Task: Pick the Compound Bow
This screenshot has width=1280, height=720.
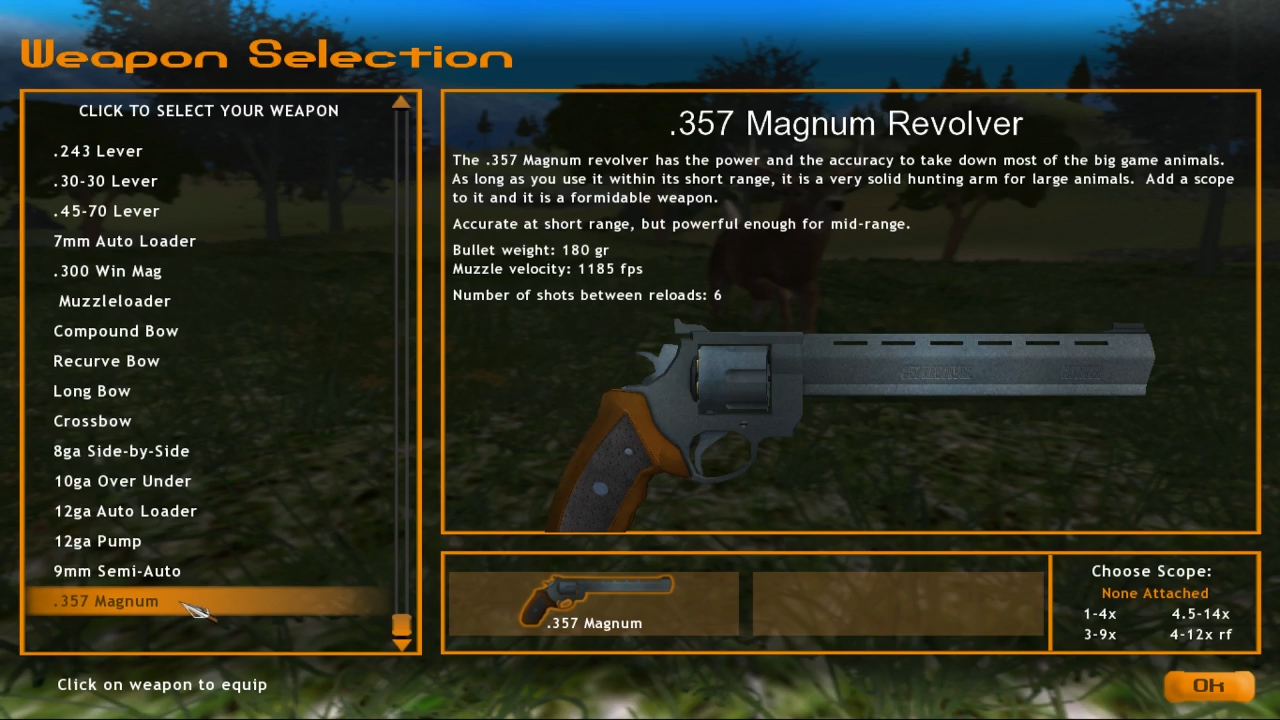Action: [x=116, y=330]
